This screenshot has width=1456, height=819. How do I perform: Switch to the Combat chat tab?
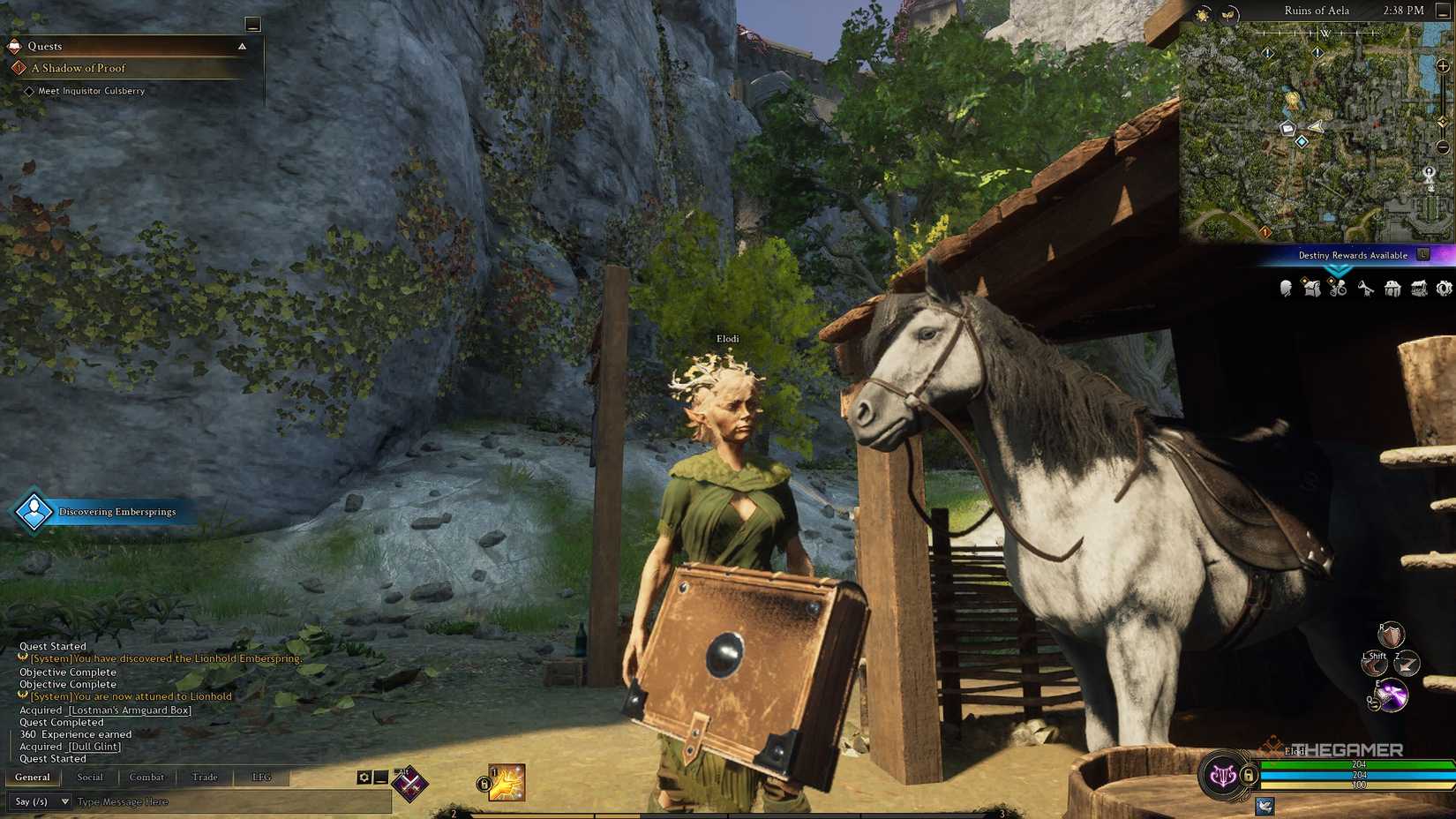click(146, 777)
